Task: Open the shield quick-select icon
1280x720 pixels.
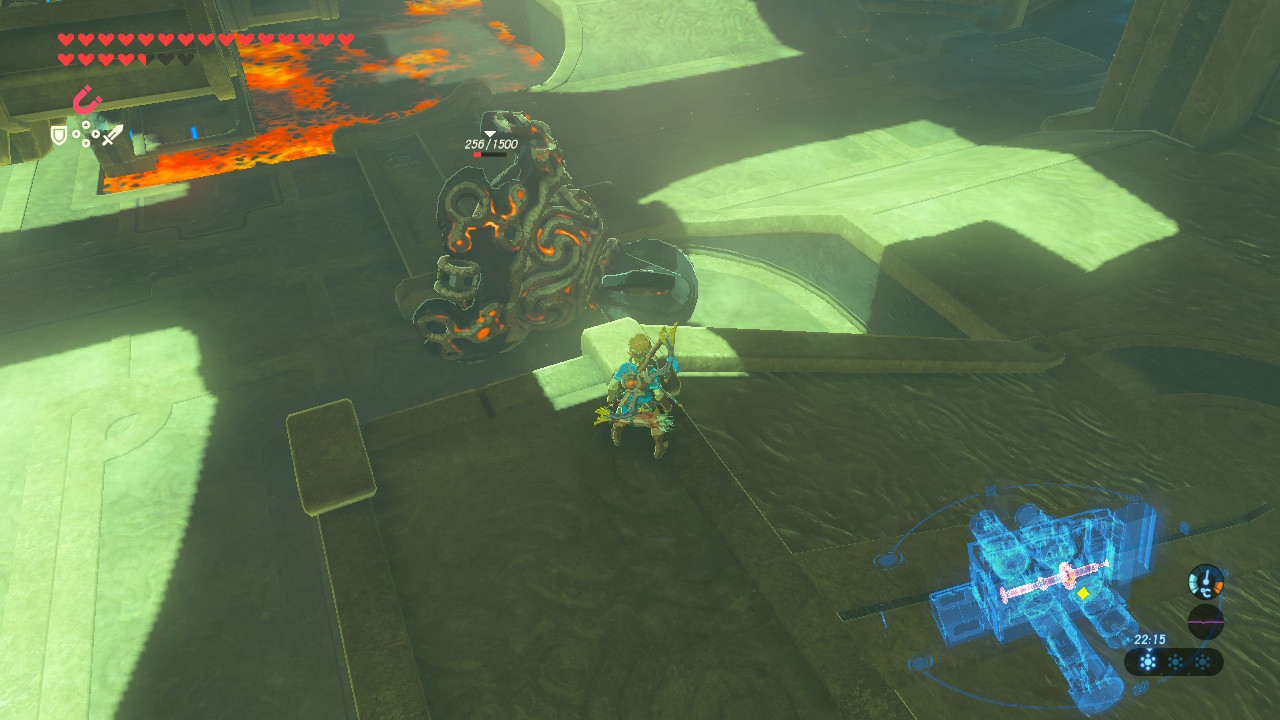Action: coord(59,135)
